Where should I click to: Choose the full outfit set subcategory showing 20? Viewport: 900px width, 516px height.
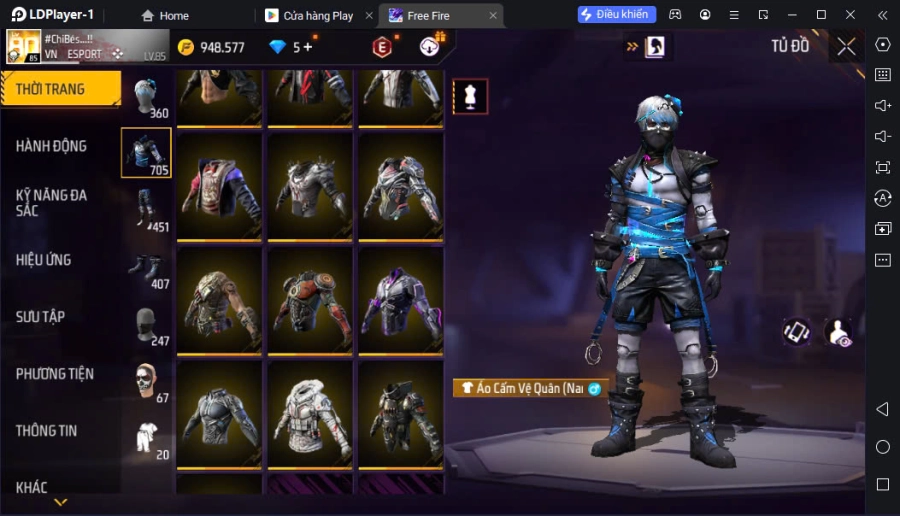[x=146, y=438]
